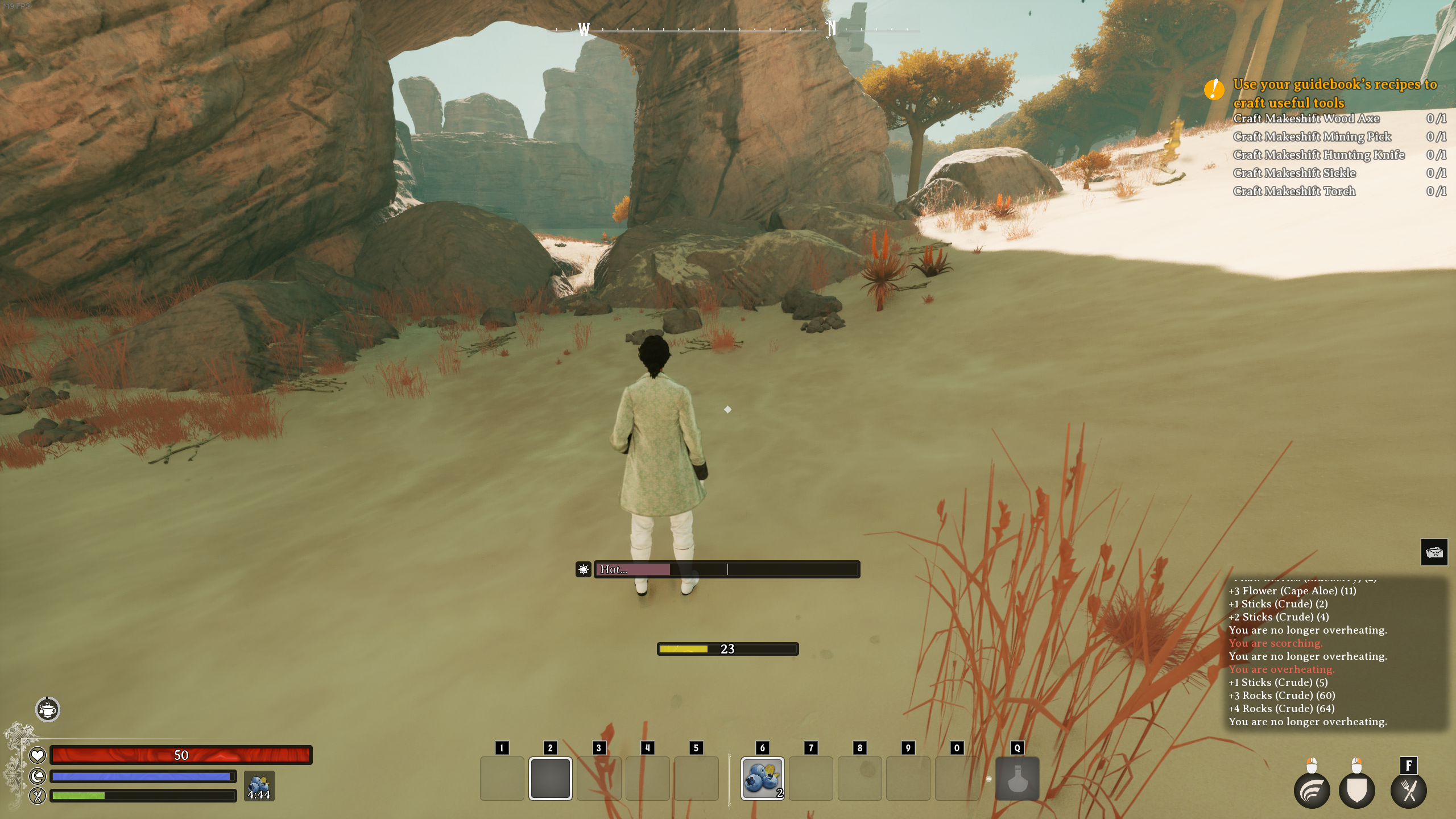Click the potion flask quick slot

pos(1017,778)
